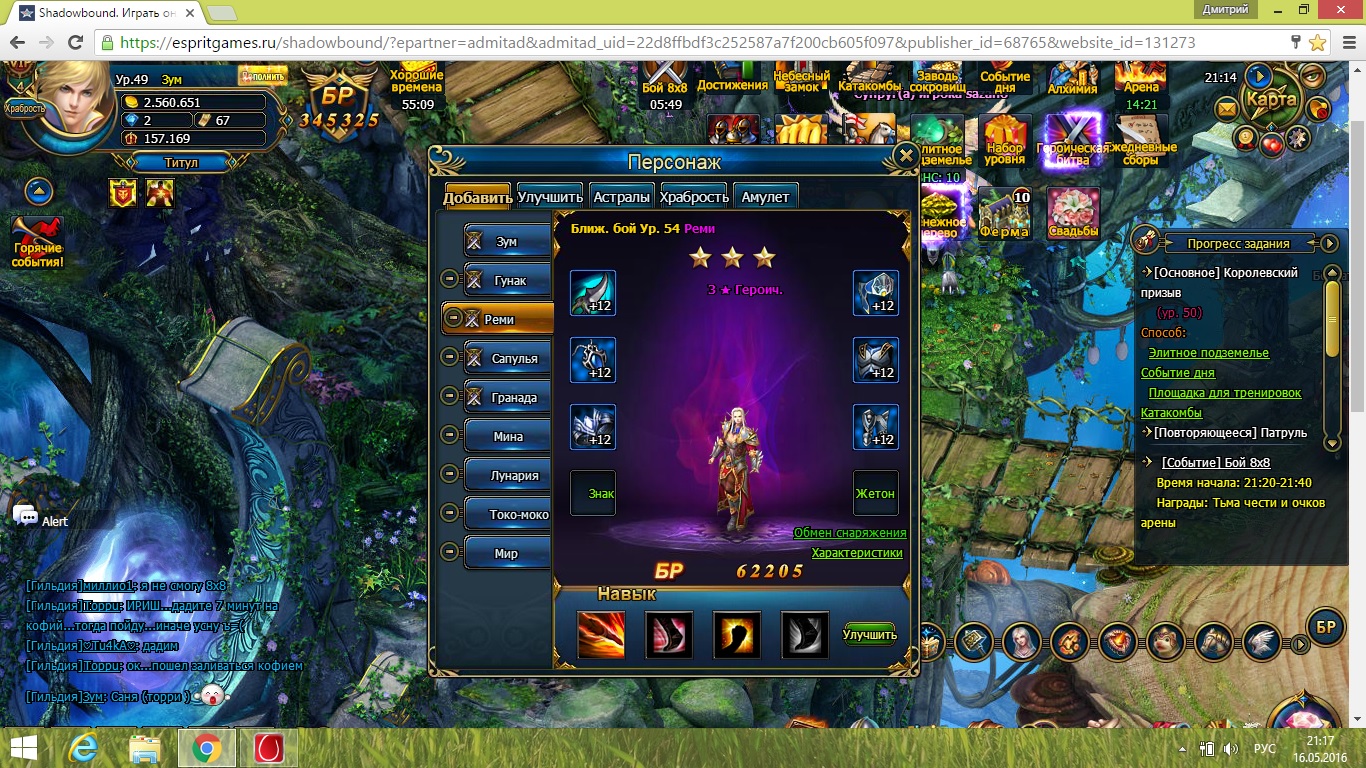Viewport: 1366px width, 768px height.
Task: Show the Храбрость tab
Action: [694, 197]
